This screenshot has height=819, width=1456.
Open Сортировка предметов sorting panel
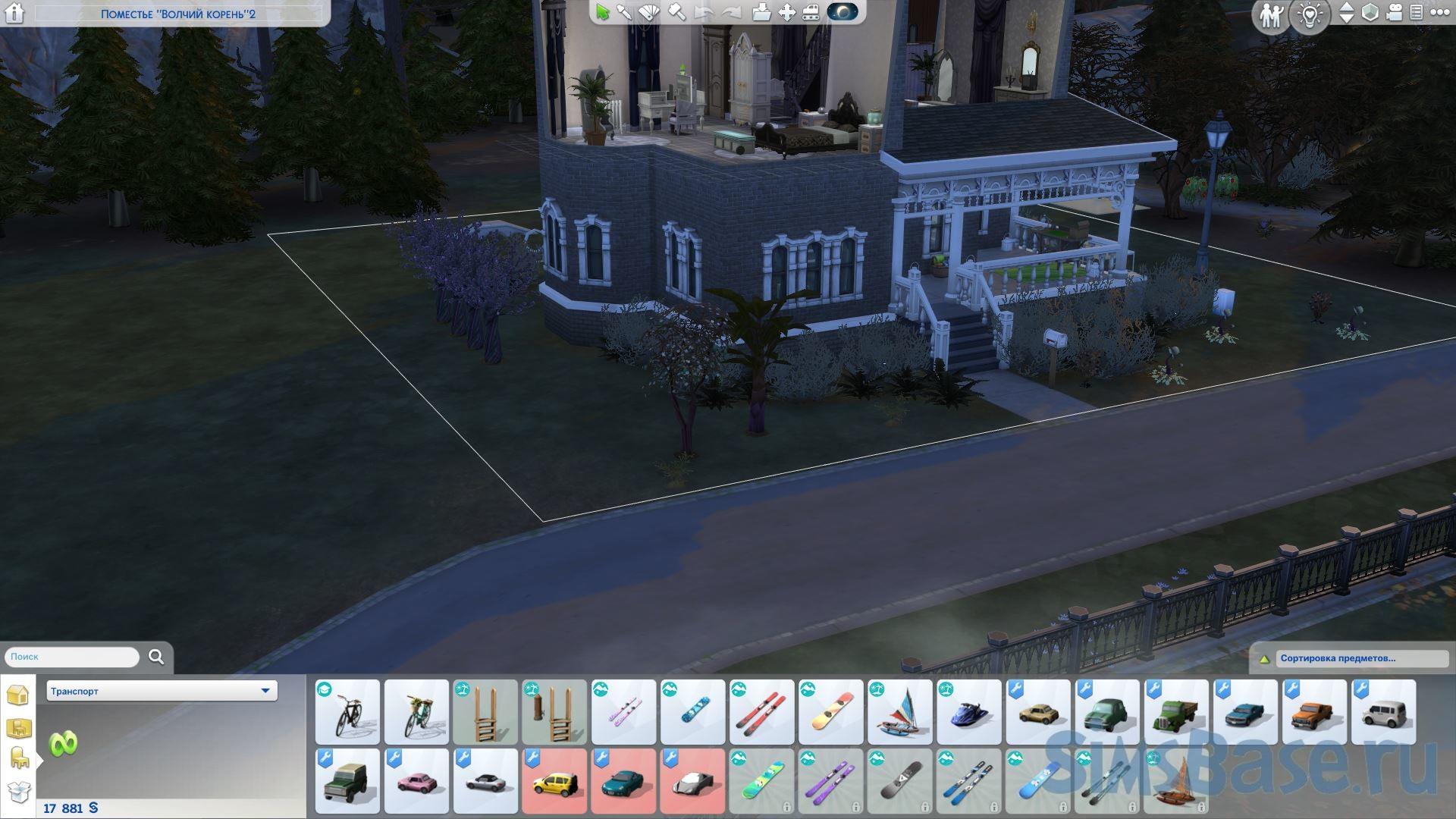point(1338,658)
